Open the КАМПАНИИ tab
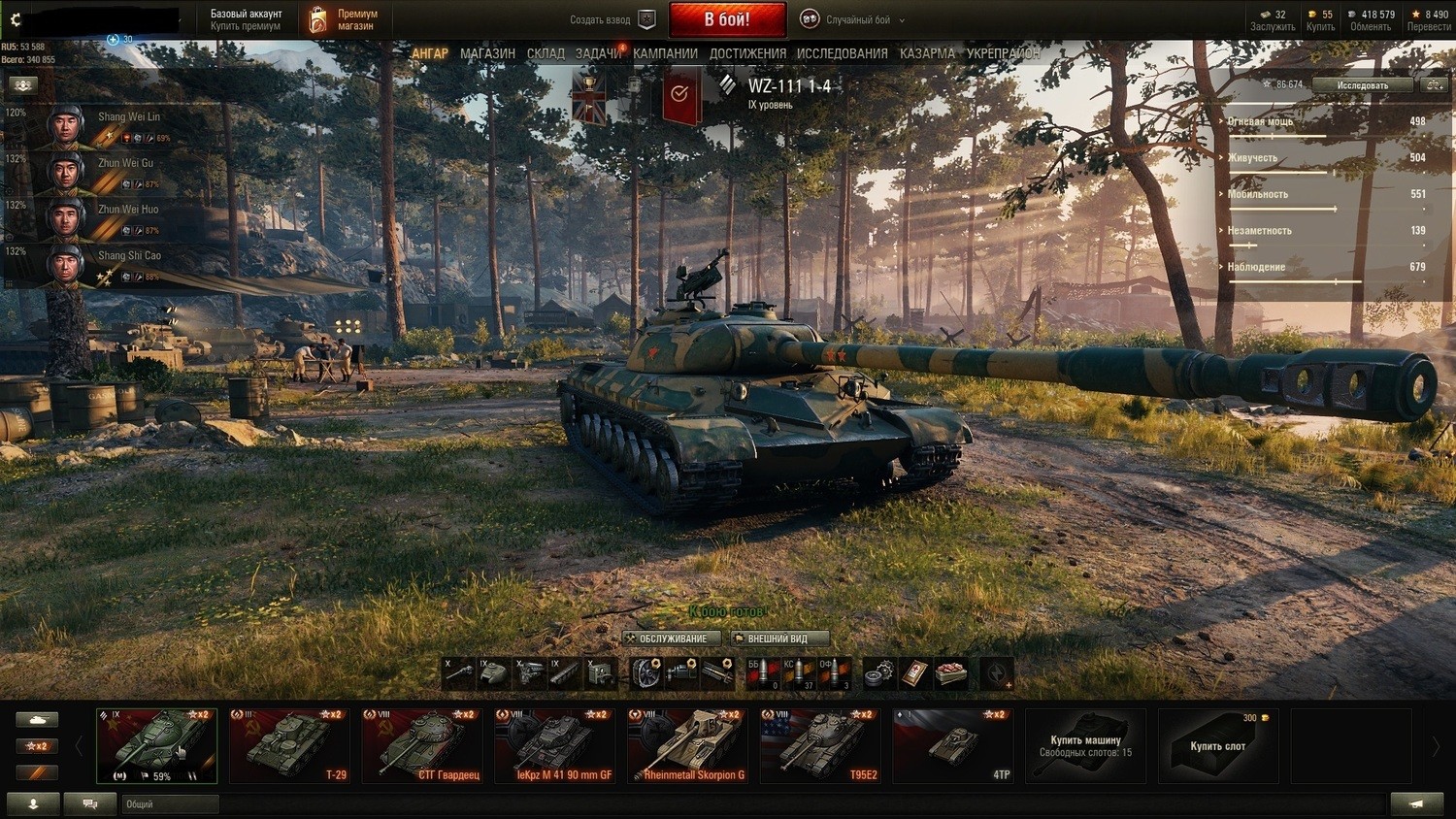Screen dimensions: 1456x819 665,53
